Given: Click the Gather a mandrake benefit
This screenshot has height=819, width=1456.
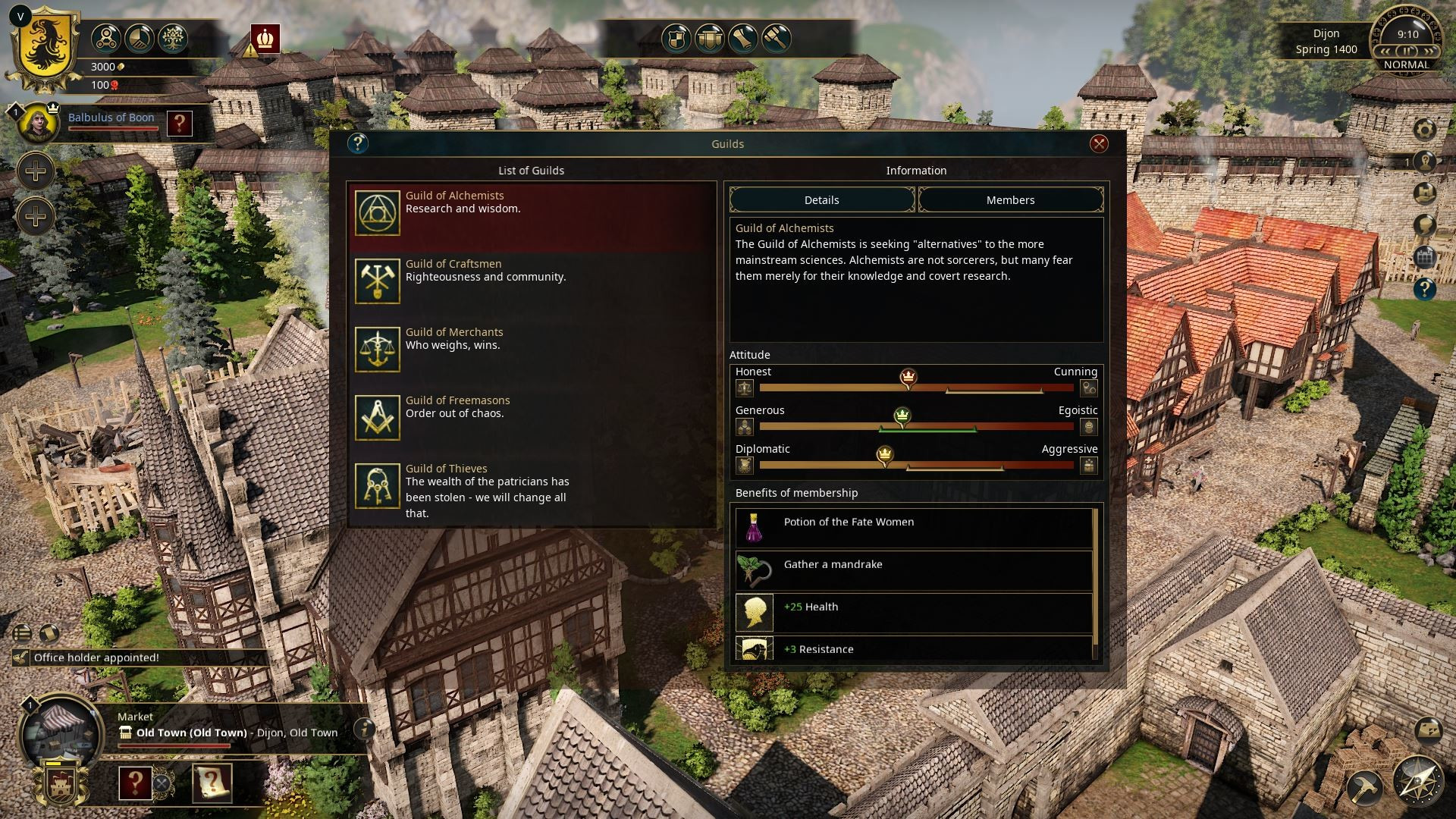Looking at the screenshot, I should point(913,571).
